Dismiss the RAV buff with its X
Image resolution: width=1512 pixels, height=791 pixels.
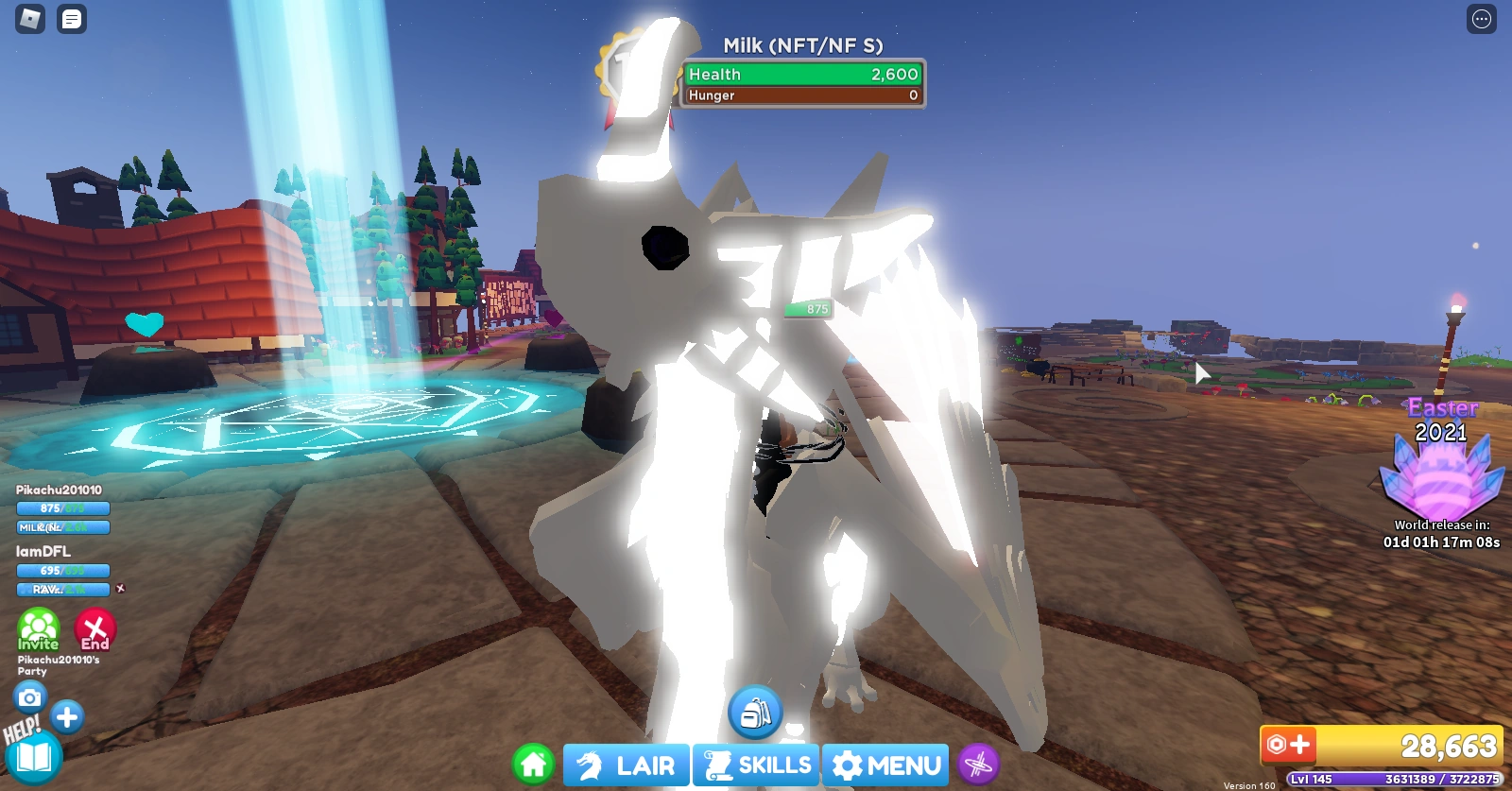pyautogui.click(x=122, y=589)
